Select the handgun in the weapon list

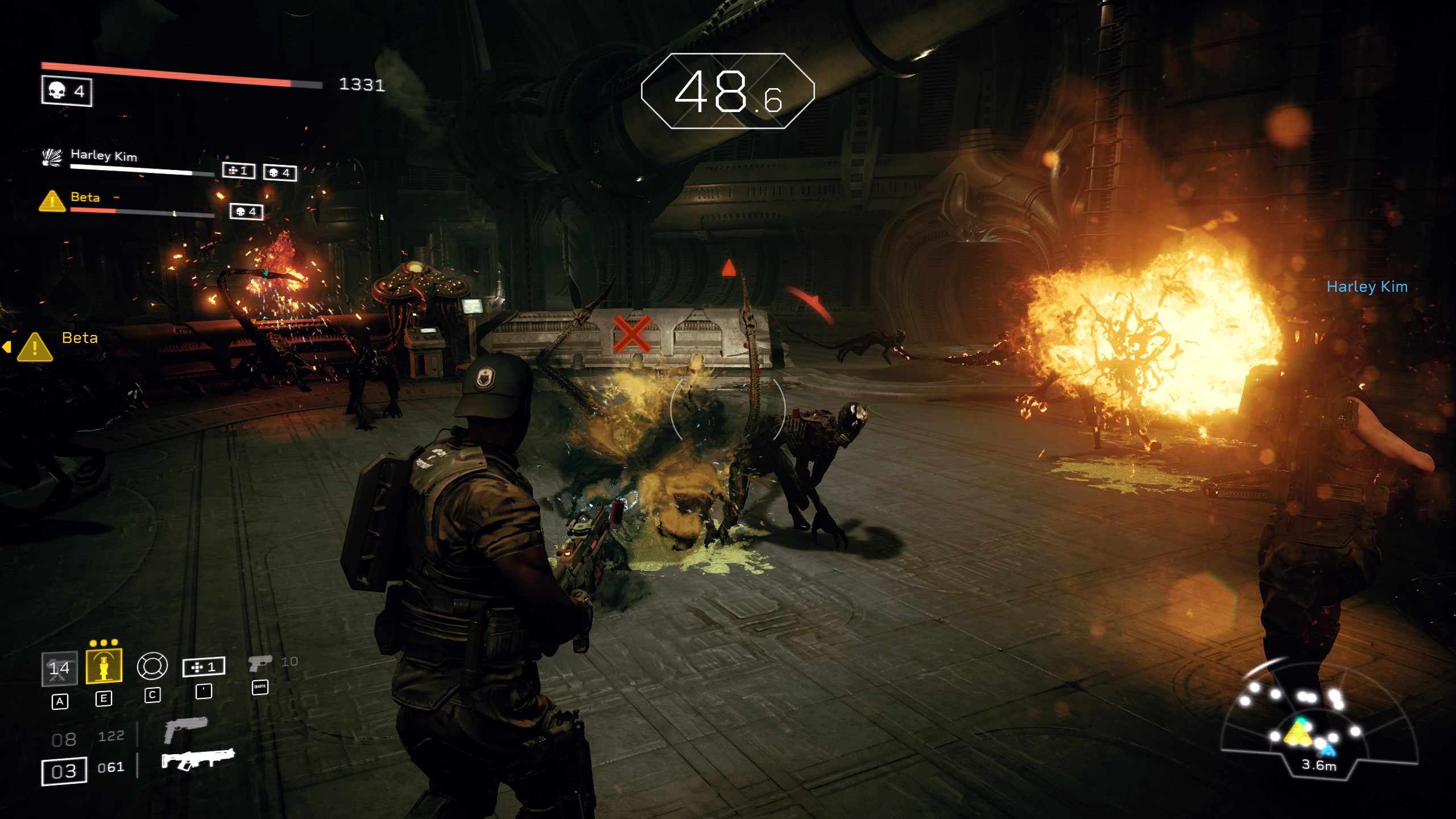click(185, 729)
